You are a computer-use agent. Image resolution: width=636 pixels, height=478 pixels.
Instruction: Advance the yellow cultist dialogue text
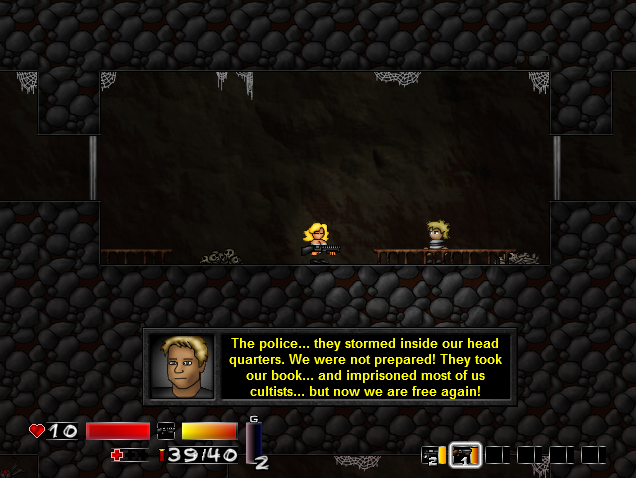coord(365,366)
